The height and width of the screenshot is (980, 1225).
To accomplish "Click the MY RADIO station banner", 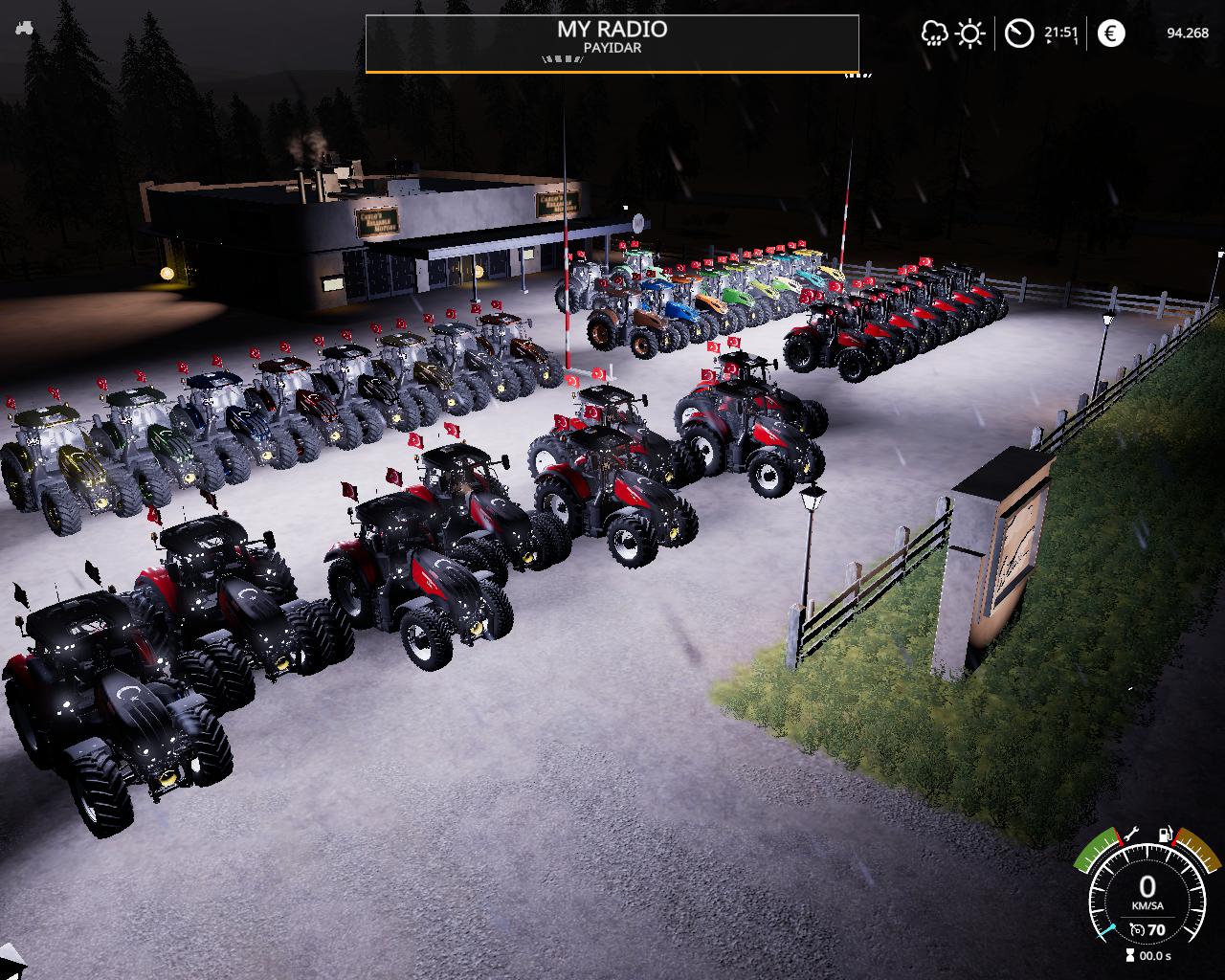I will [612, 43].
